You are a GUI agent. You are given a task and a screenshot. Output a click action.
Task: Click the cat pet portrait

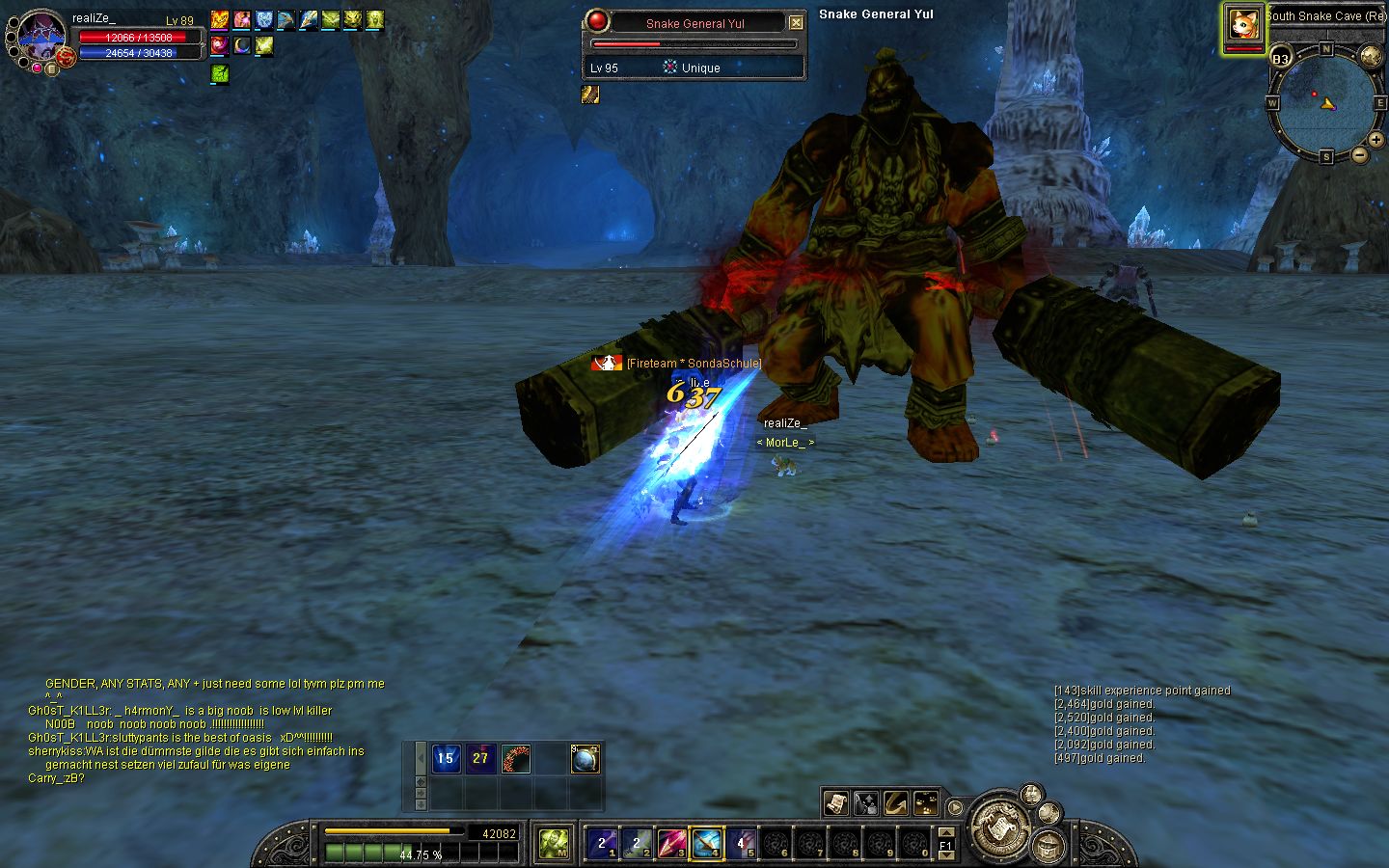point(1243,25)
